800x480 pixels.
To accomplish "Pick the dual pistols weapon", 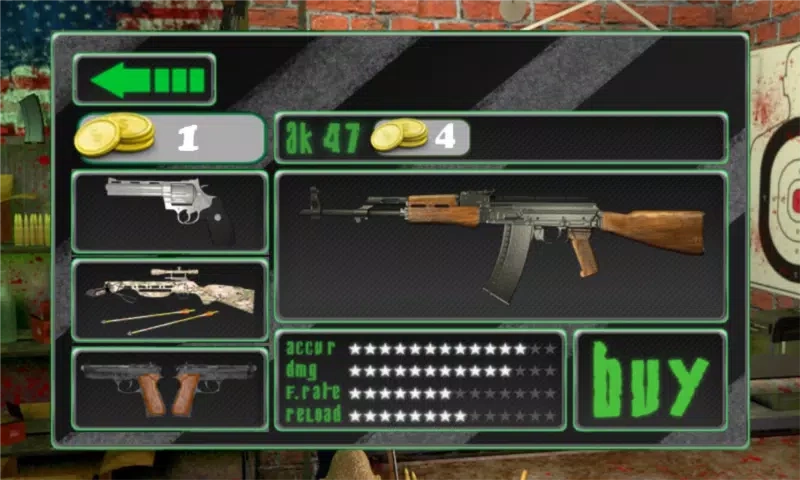I will click(x=170, y=388).
